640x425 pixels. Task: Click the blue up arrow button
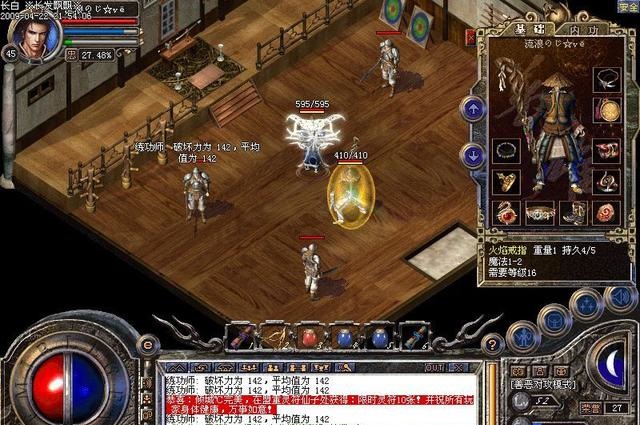point(472,108)
